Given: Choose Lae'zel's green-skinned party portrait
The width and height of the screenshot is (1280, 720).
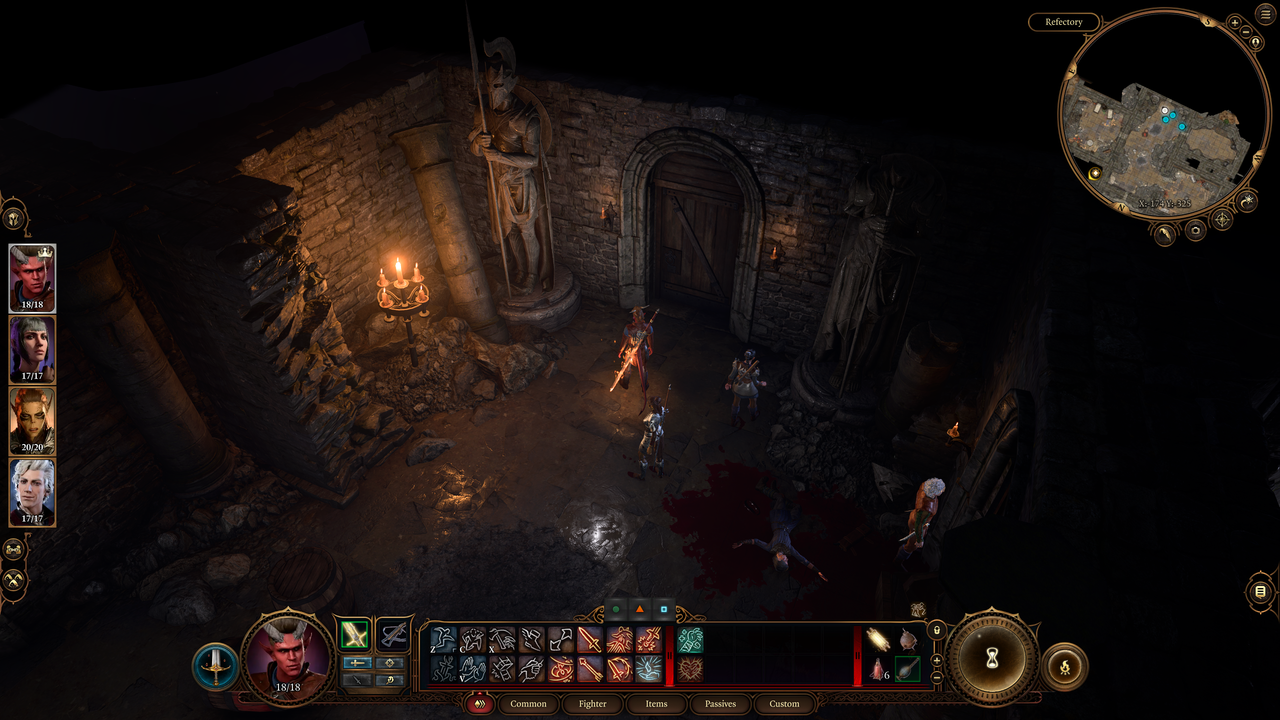Looking at the screenshot, I should tap(33, 421).
